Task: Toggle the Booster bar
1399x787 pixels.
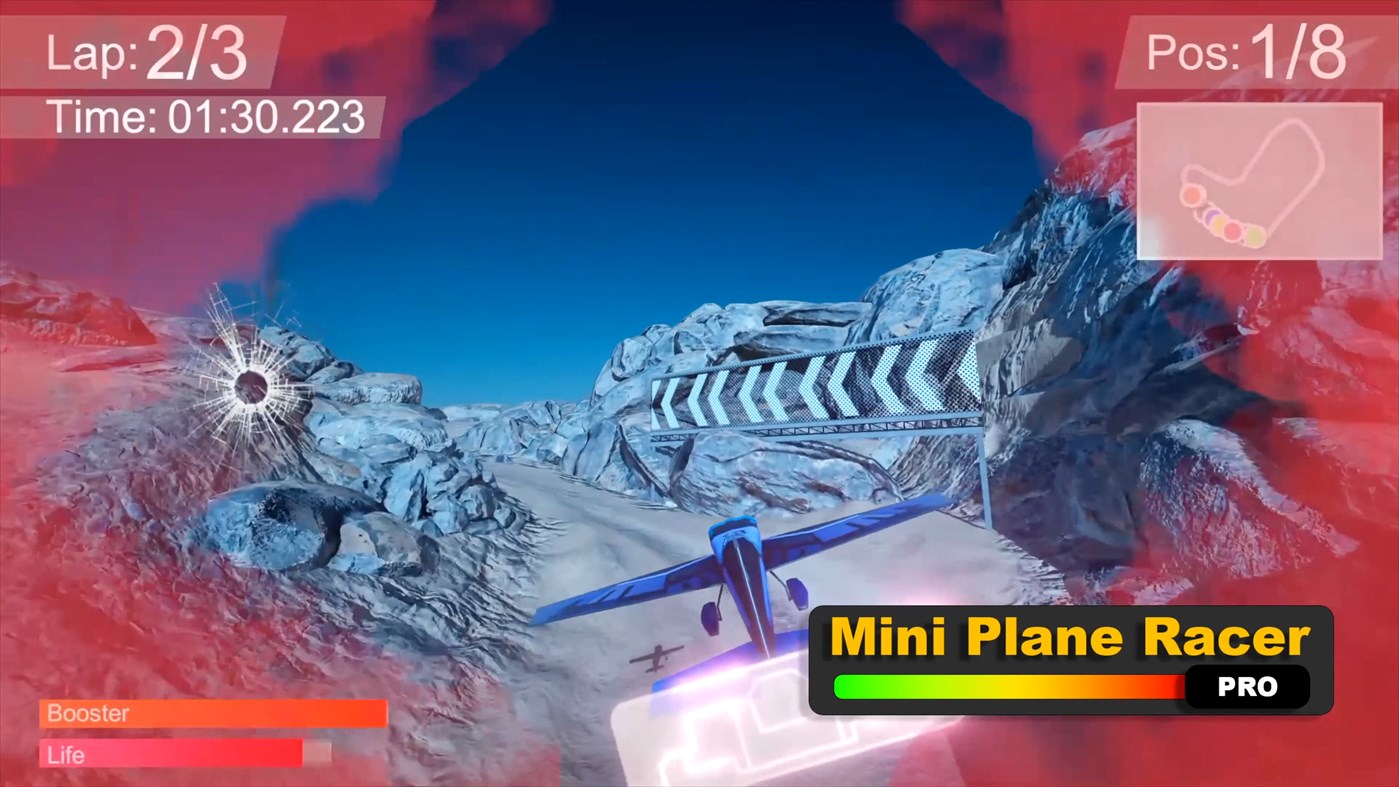Action: pyautogui.click(x=212, y=713)
